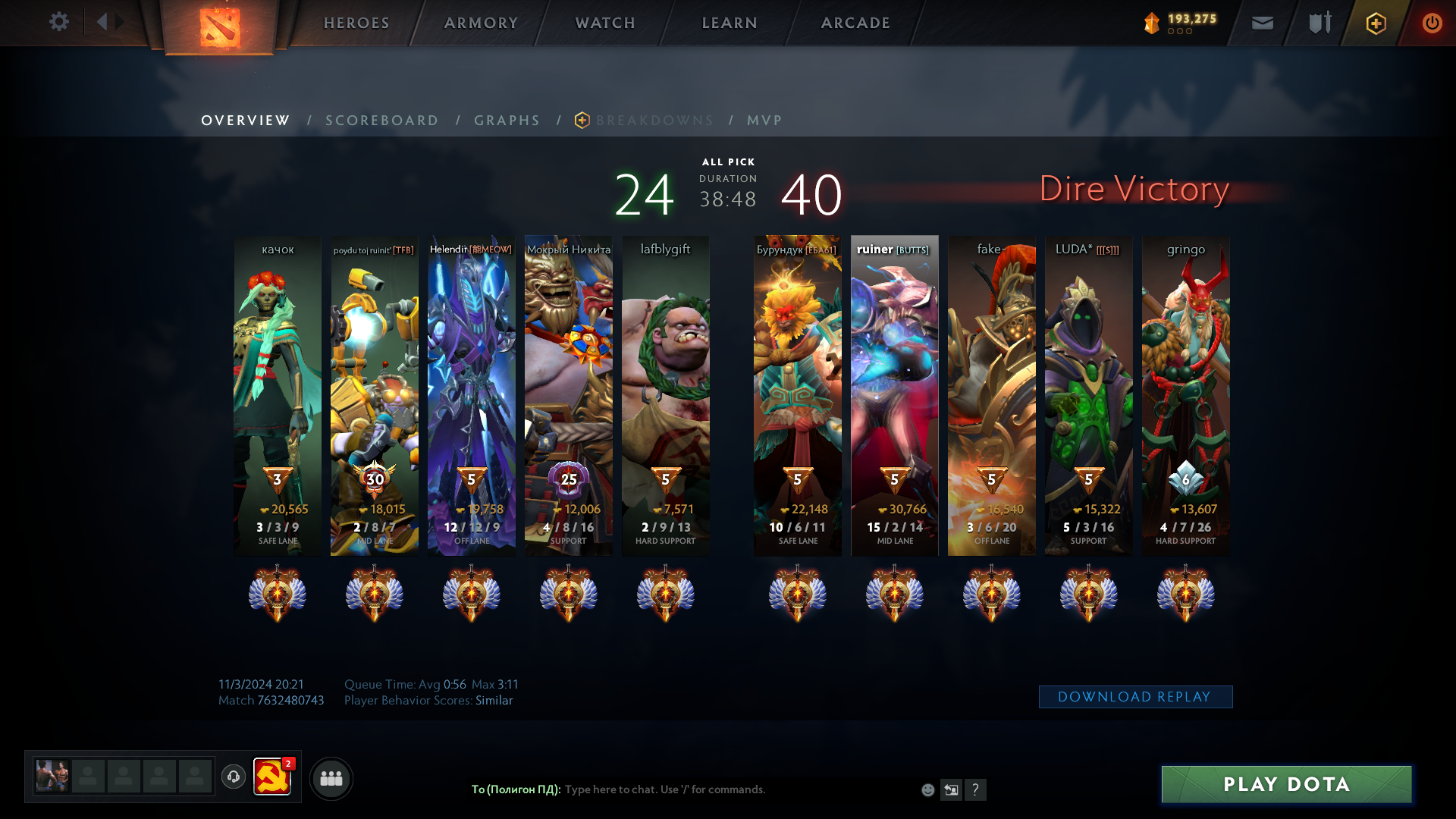Switch to the Scoreboard tab

tap(382, 121)
